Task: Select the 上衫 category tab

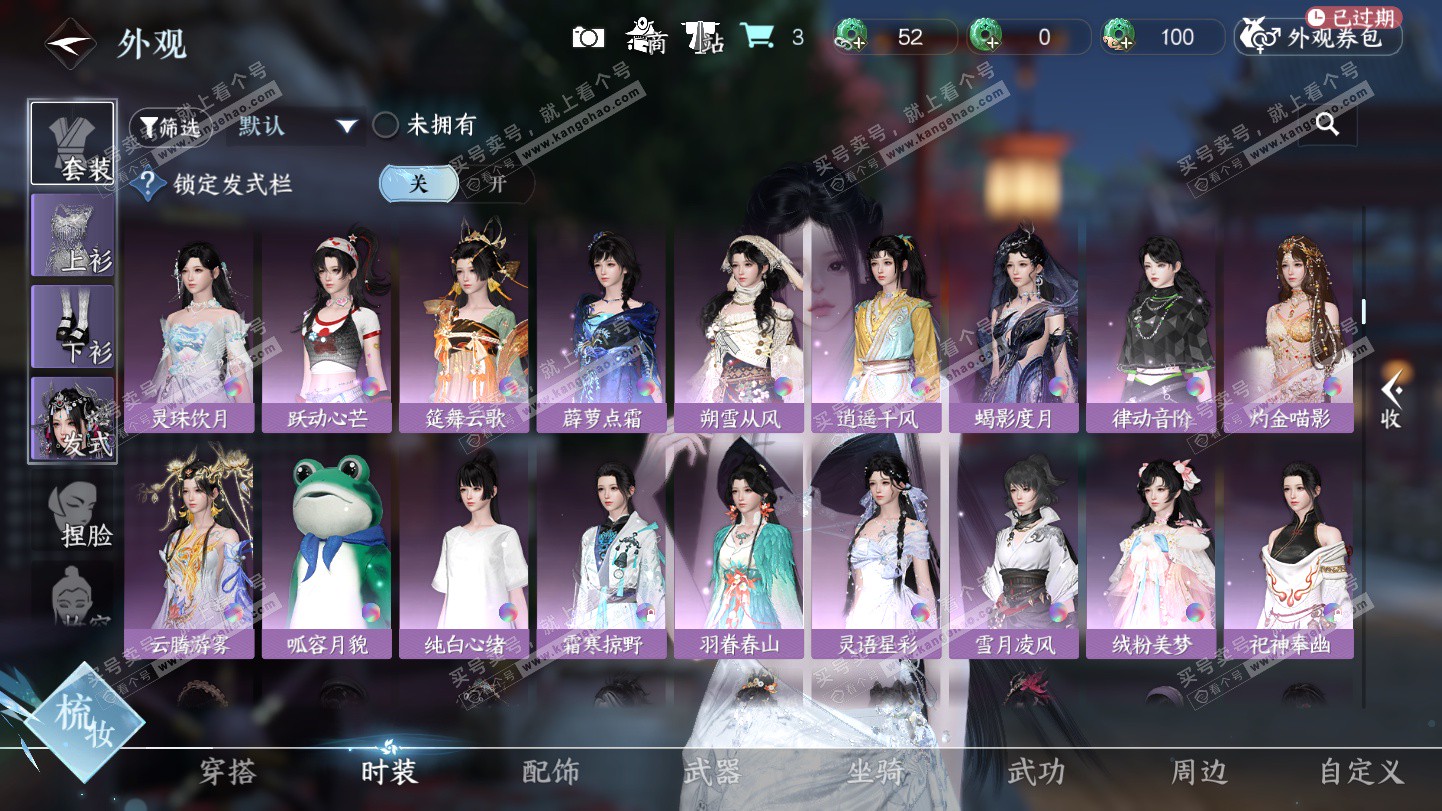Action: coord(73,236)
